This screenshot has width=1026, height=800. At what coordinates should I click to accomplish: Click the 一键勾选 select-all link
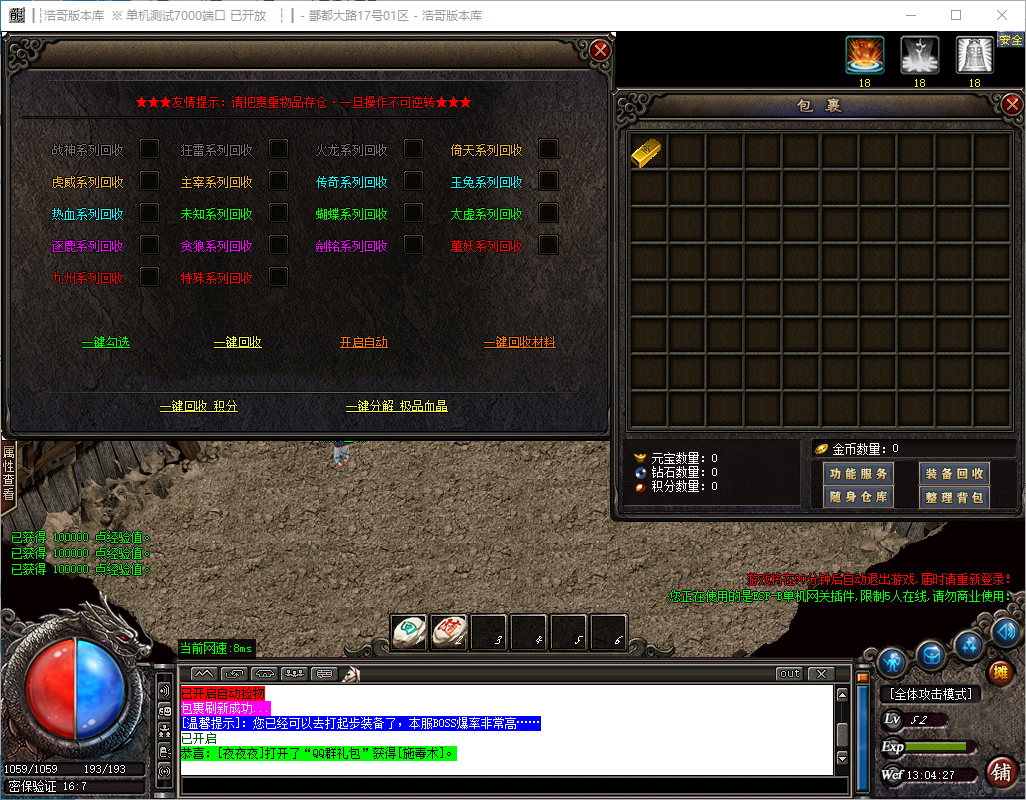[x=106, y=342]
